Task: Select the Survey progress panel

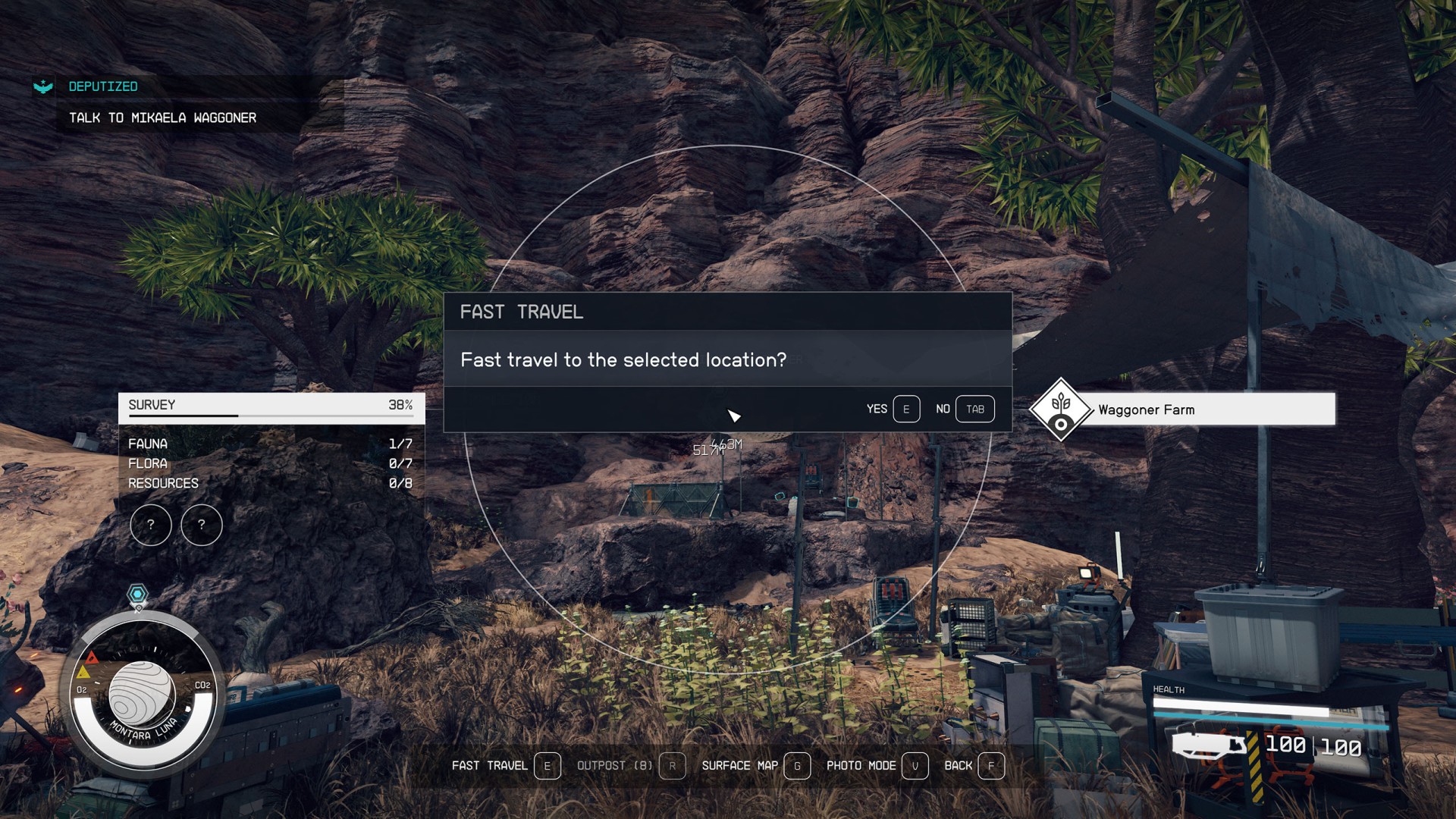Action: click(x=271, y=406)
